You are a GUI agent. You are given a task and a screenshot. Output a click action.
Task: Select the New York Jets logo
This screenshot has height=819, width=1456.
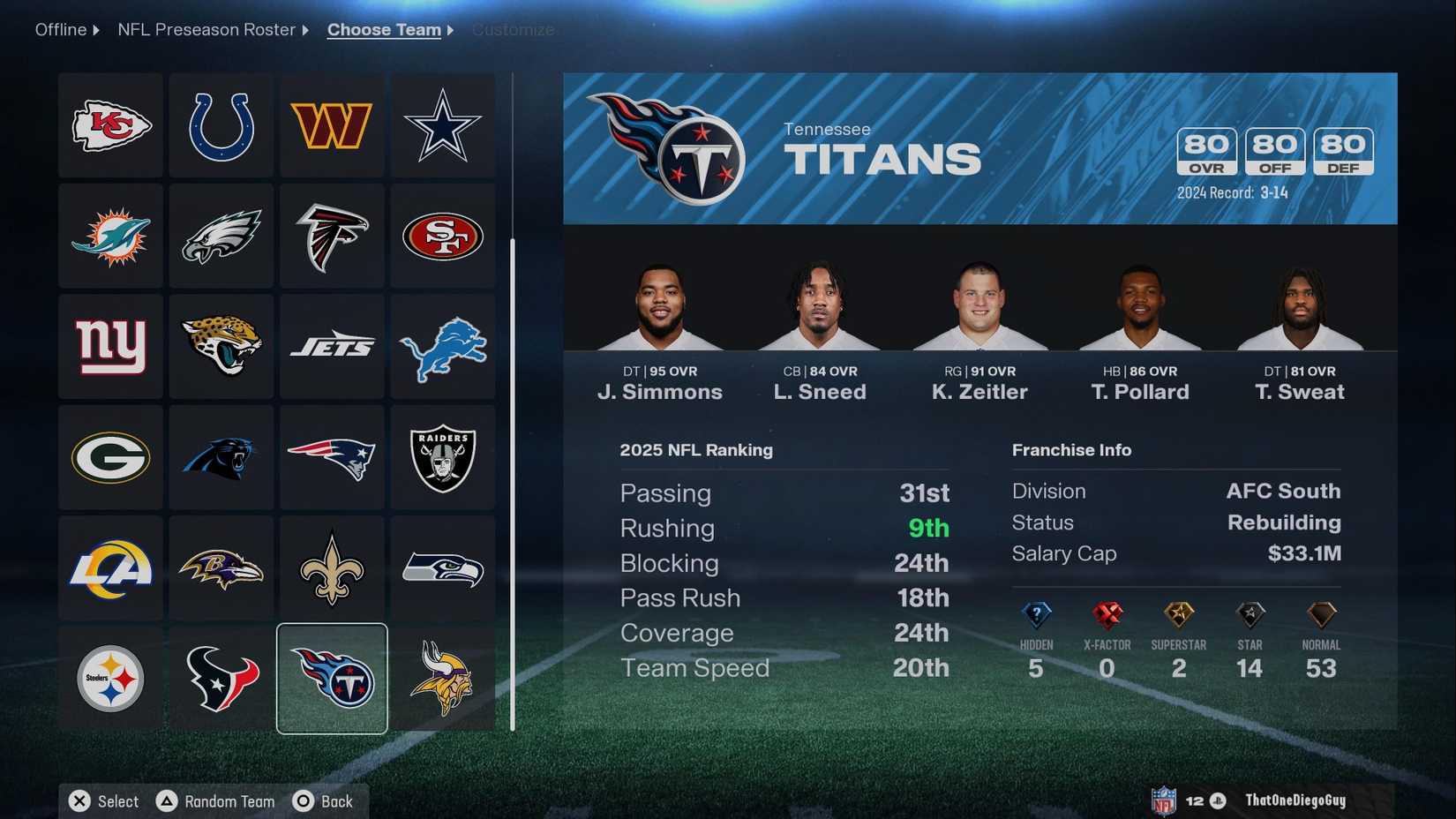click(332, 347)
